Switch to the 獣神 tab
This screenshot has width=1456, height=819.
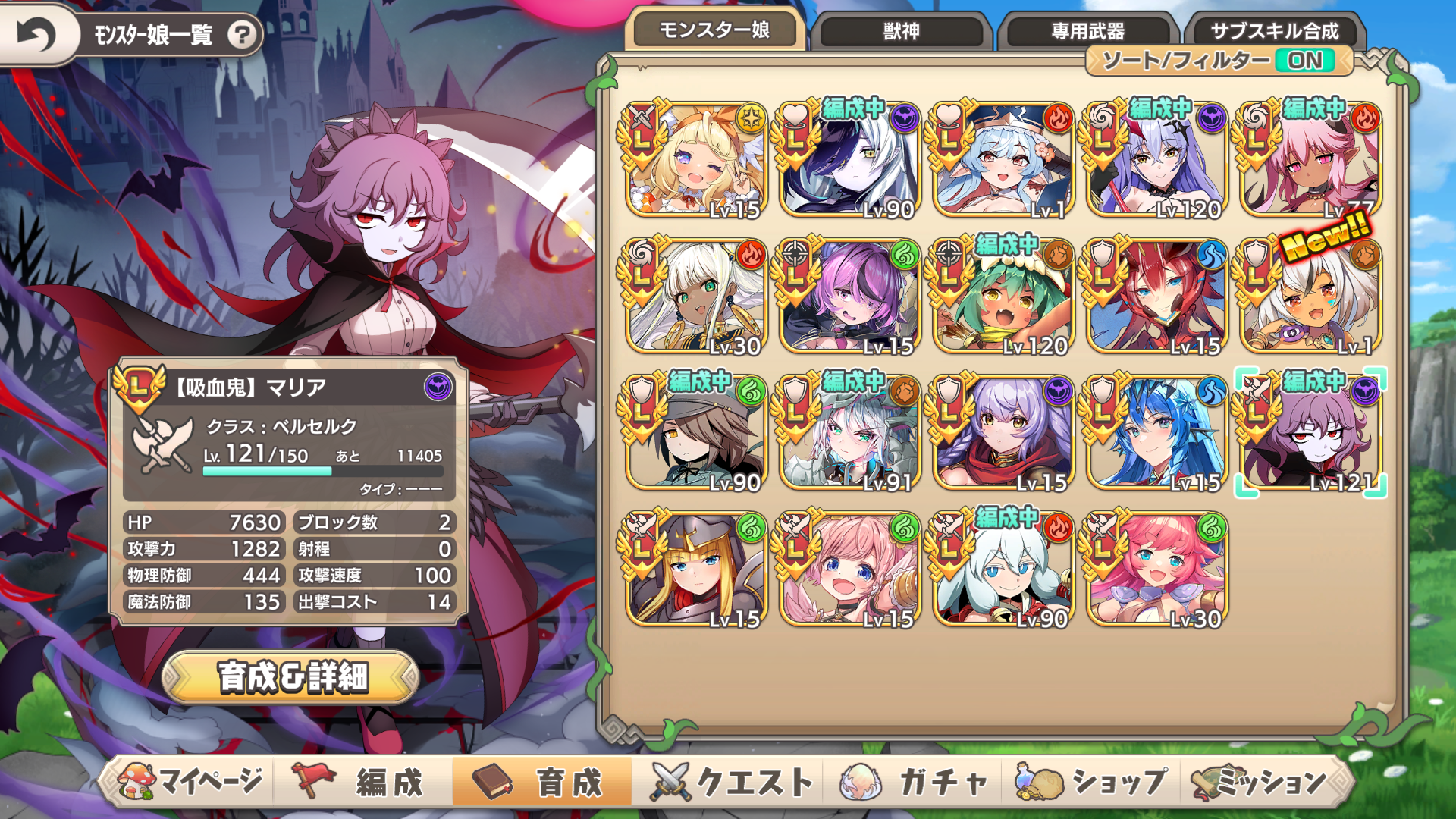pos(902,31)
